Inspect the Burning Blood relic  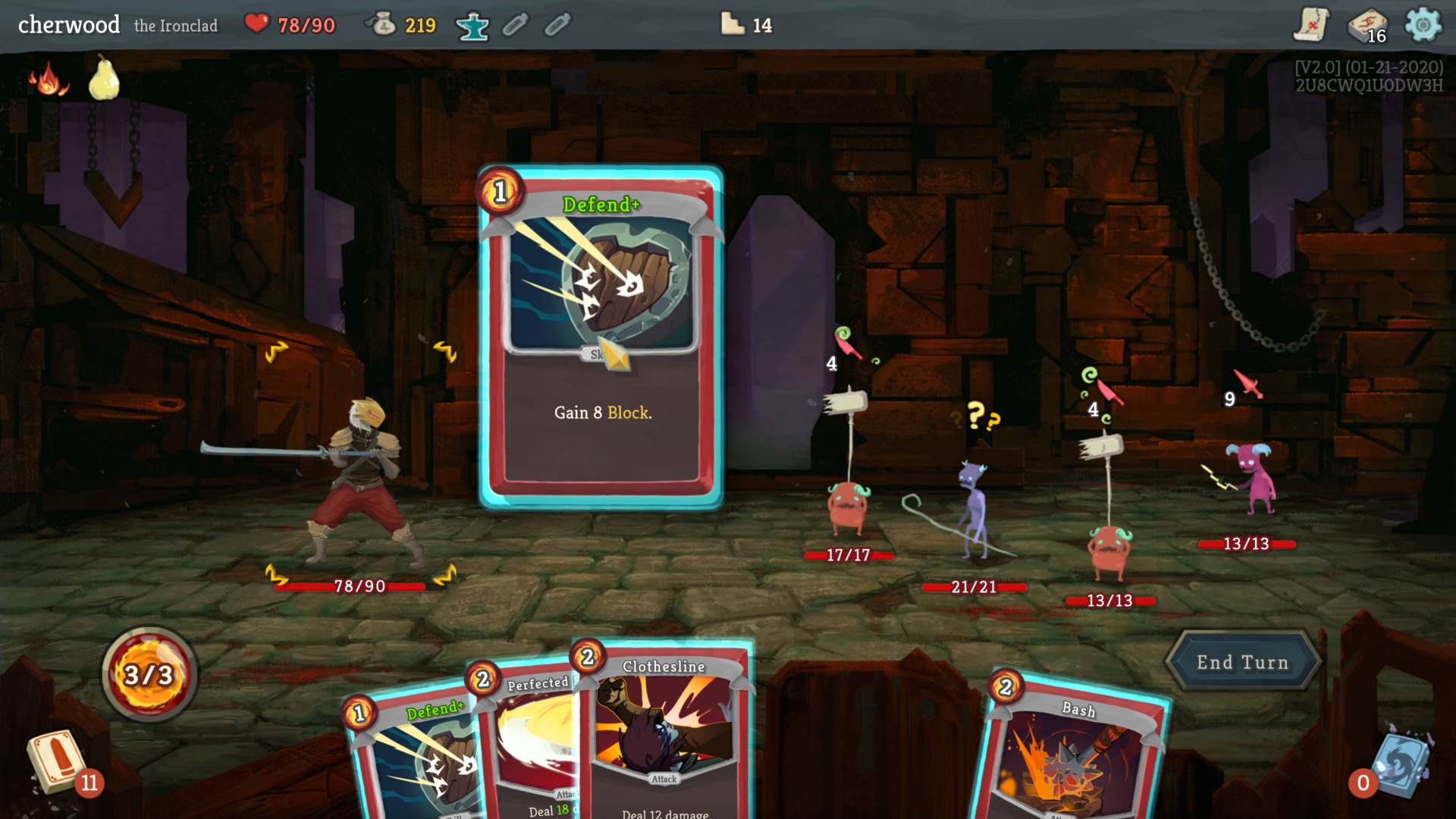tap(48, 80)
